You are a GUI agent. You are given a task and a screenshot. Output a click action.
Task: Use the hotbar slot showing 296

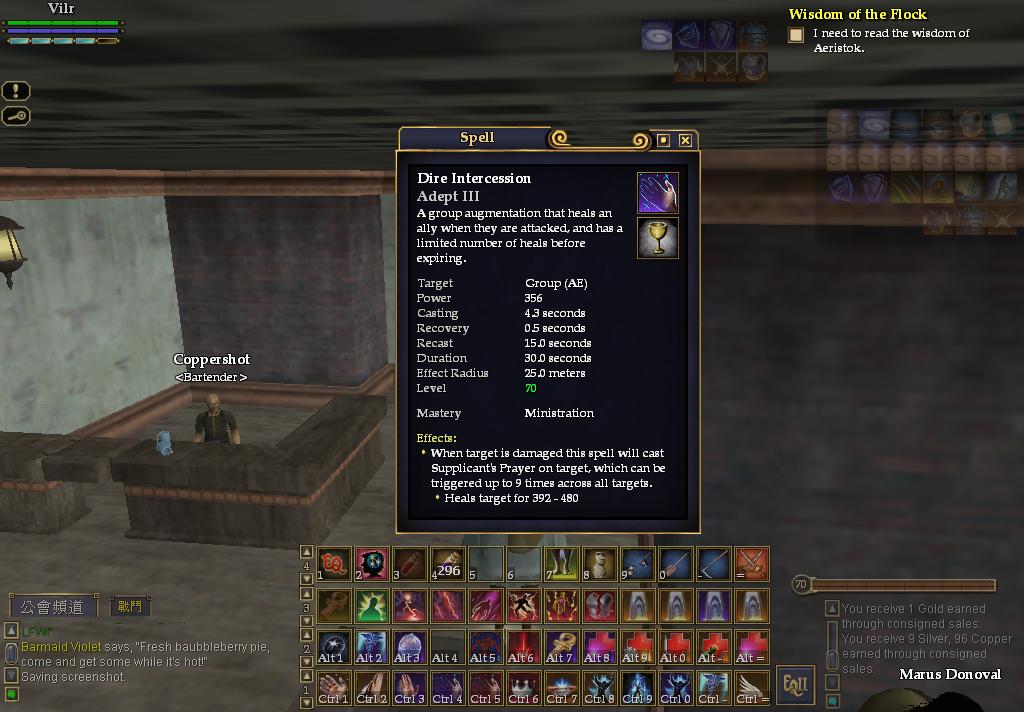tap(447, 566)
